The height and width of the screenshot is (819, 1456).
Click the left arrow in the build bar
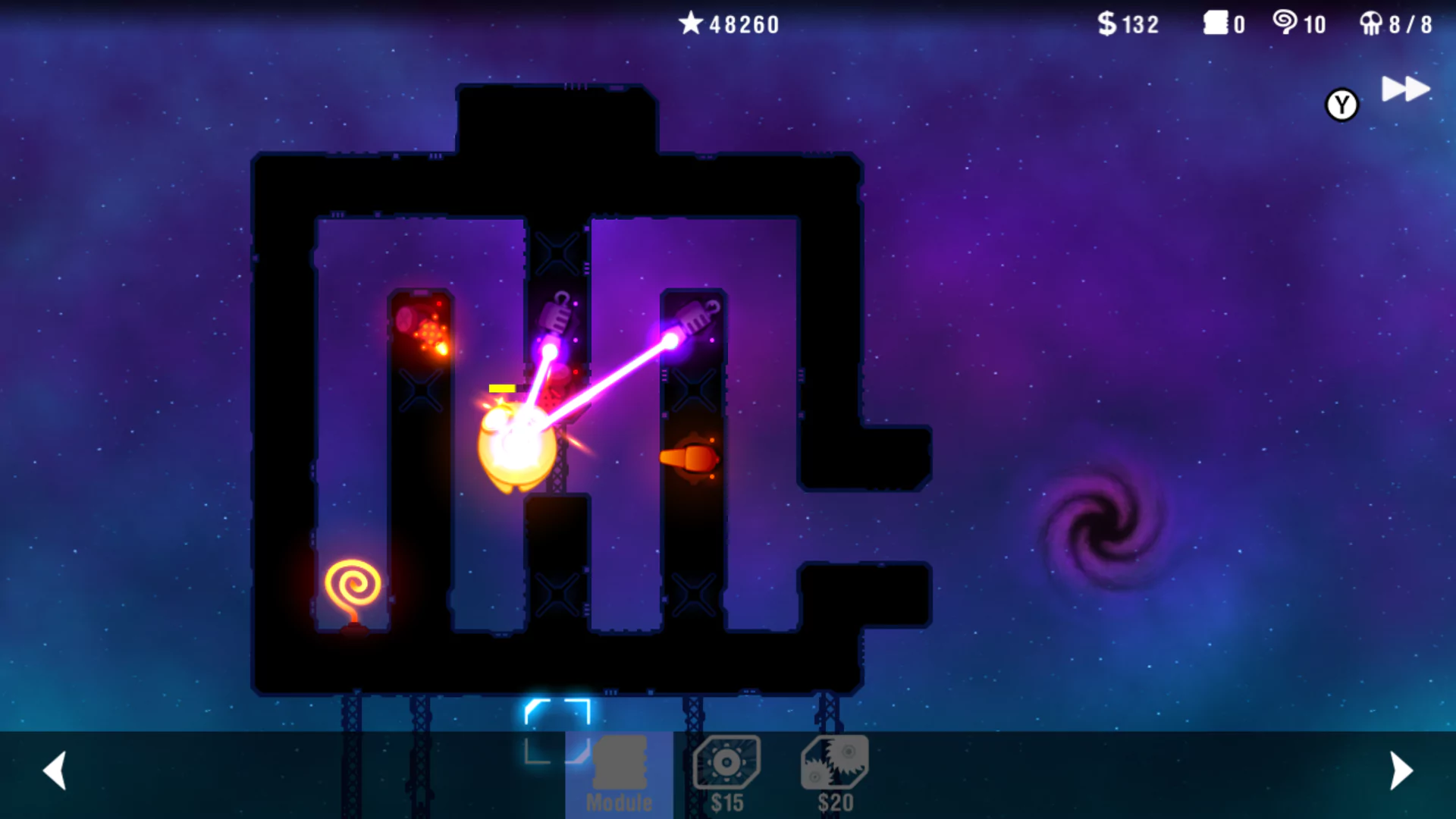[x=55, y=770]
